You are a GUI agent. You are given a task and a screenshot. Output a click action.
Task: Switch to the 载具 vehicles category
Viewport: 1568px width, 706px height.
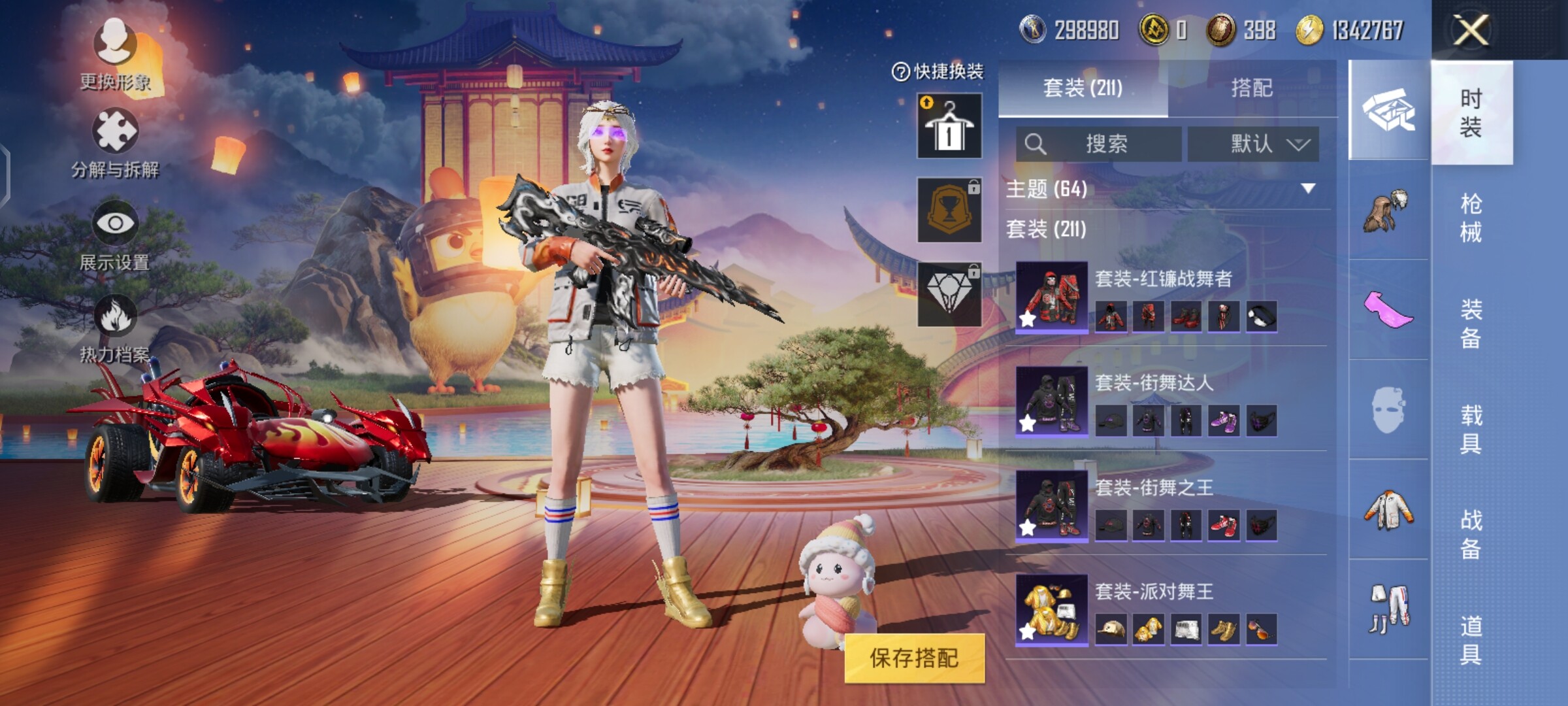[x=1471, y=429]
